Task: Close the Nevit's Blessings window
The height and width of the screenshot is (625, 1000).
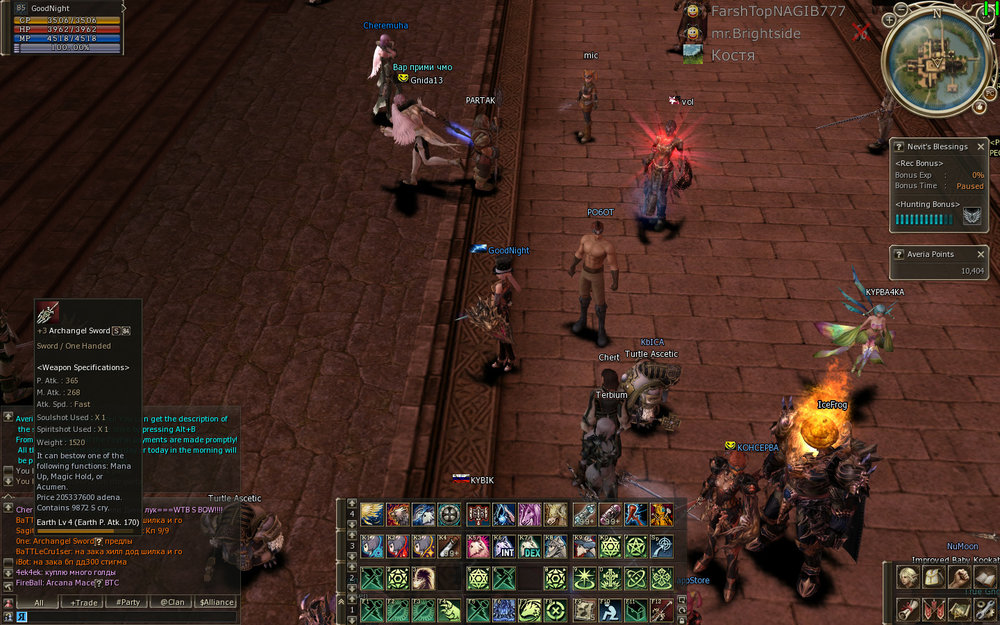Action: [x=981, y=147]
